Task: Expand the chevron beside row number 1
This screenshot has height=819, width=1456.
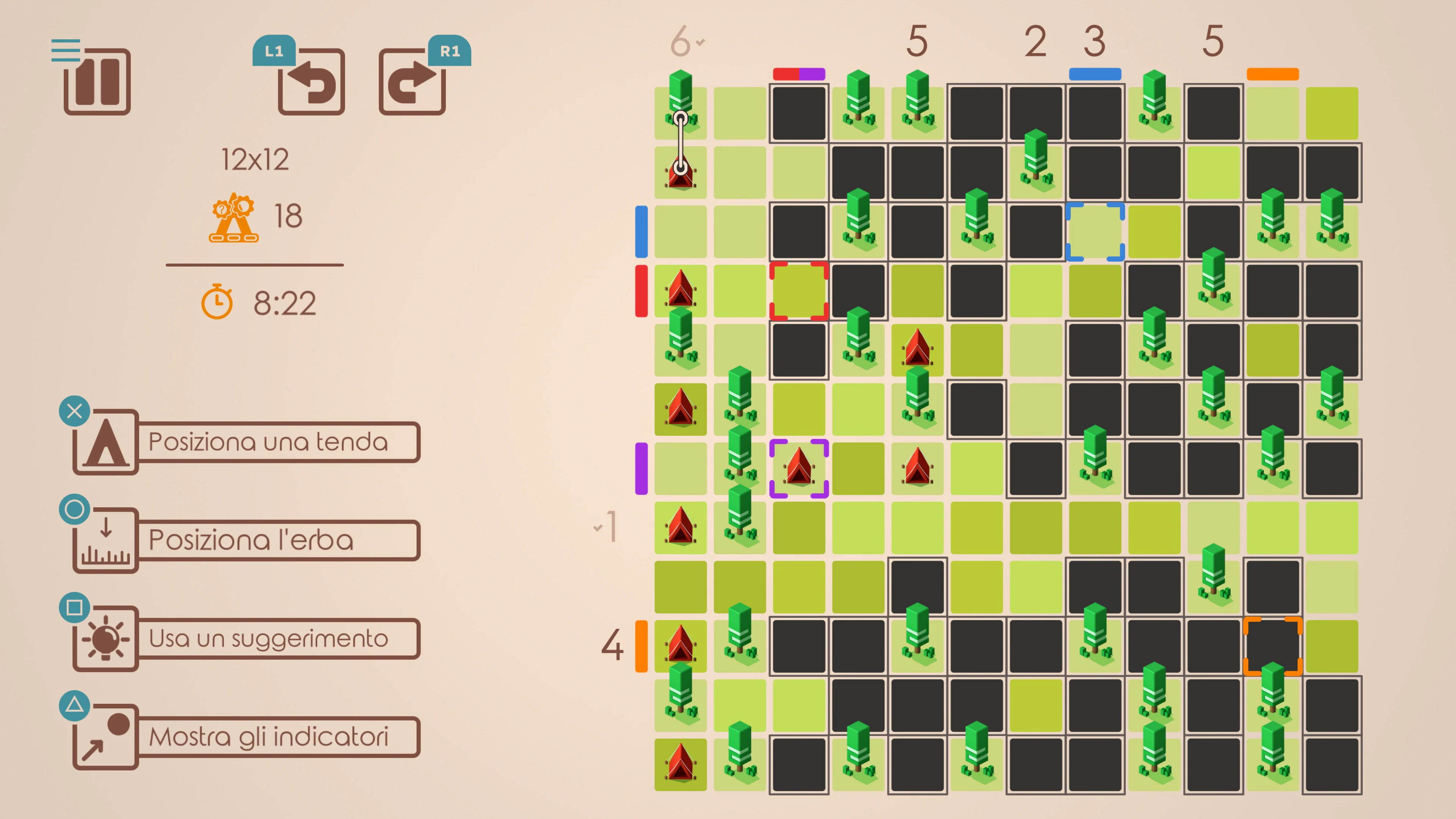Action: tap(599, 528)
